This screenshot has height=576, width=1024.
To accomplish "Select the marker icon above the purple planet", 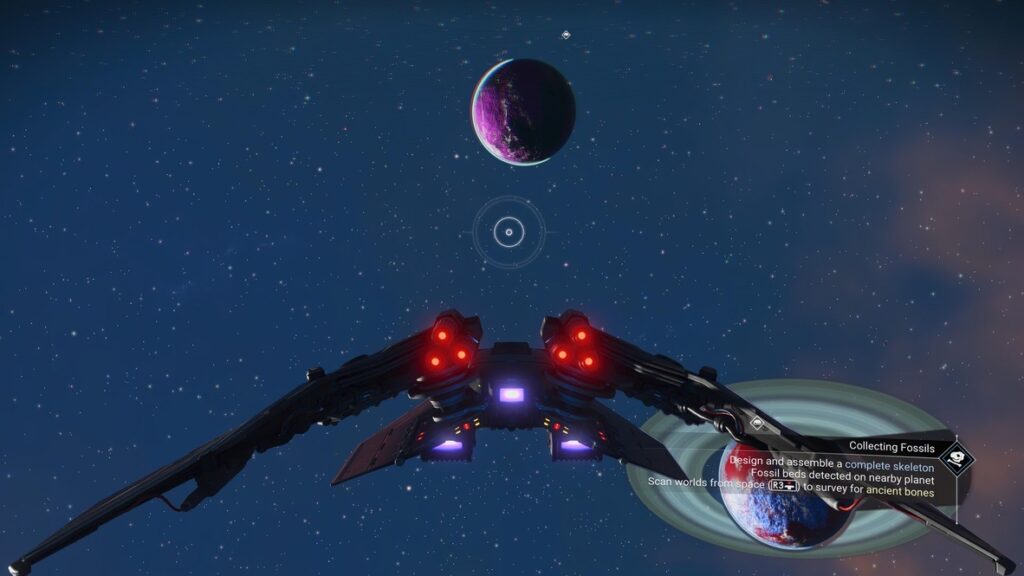I will click(566, 35).
